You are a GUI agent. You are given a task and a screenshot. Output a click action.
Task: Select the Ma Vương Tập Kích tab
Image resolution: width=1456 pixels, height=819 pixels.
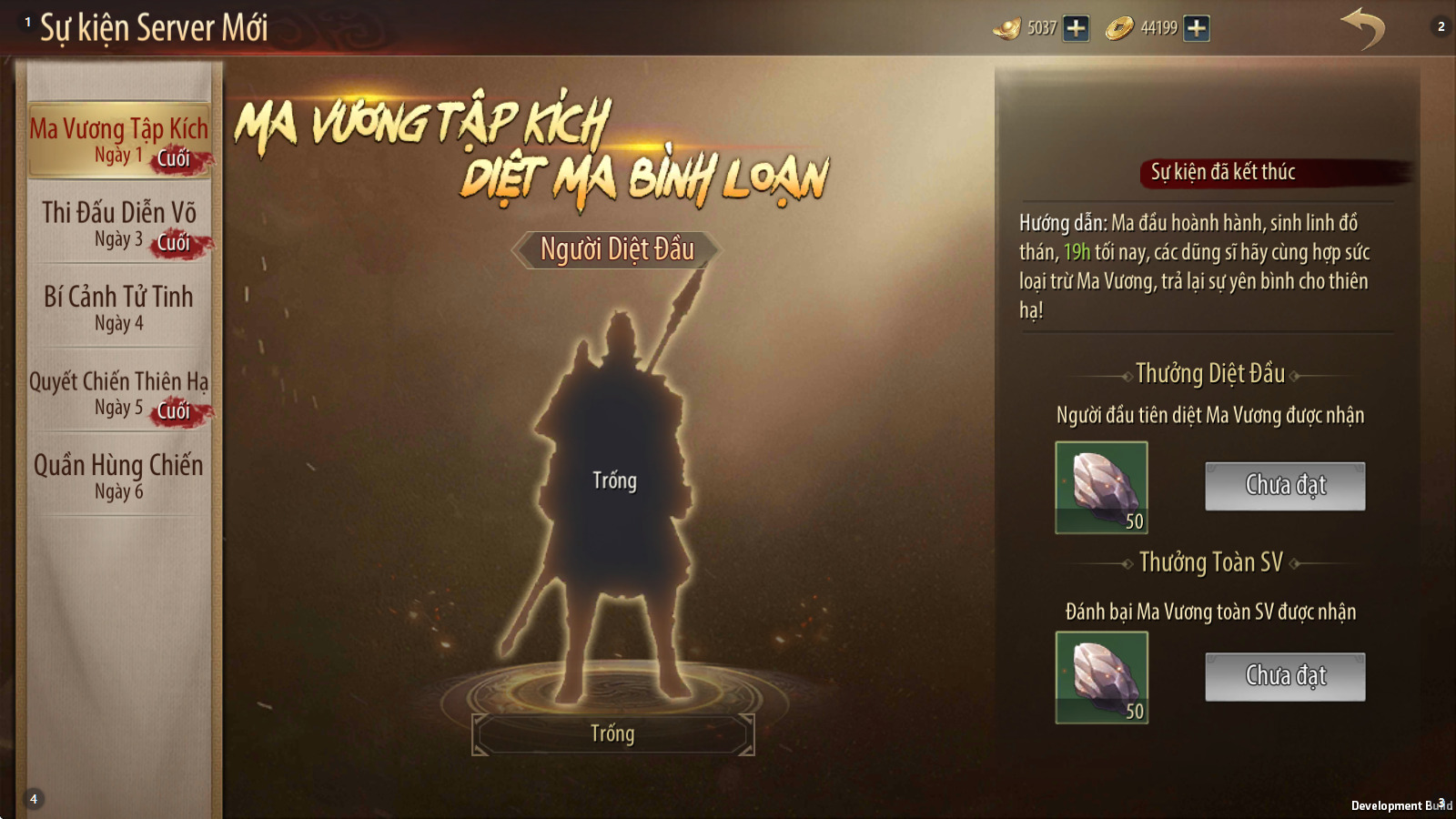(119, 139)
